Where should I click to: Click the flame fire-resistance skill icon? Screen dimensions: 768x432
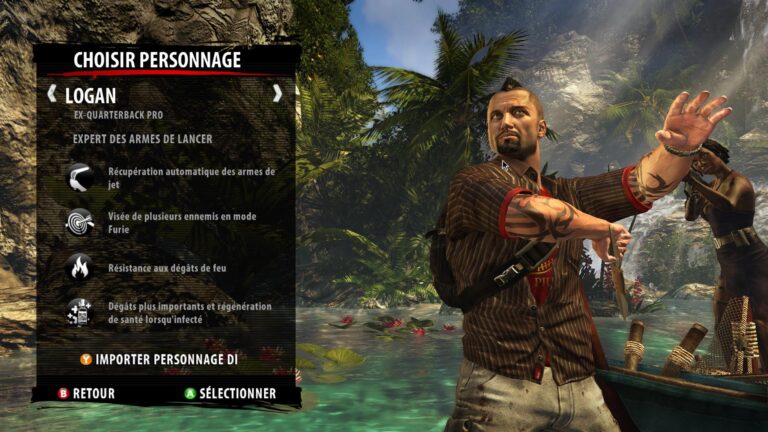[x=79, y=266]
